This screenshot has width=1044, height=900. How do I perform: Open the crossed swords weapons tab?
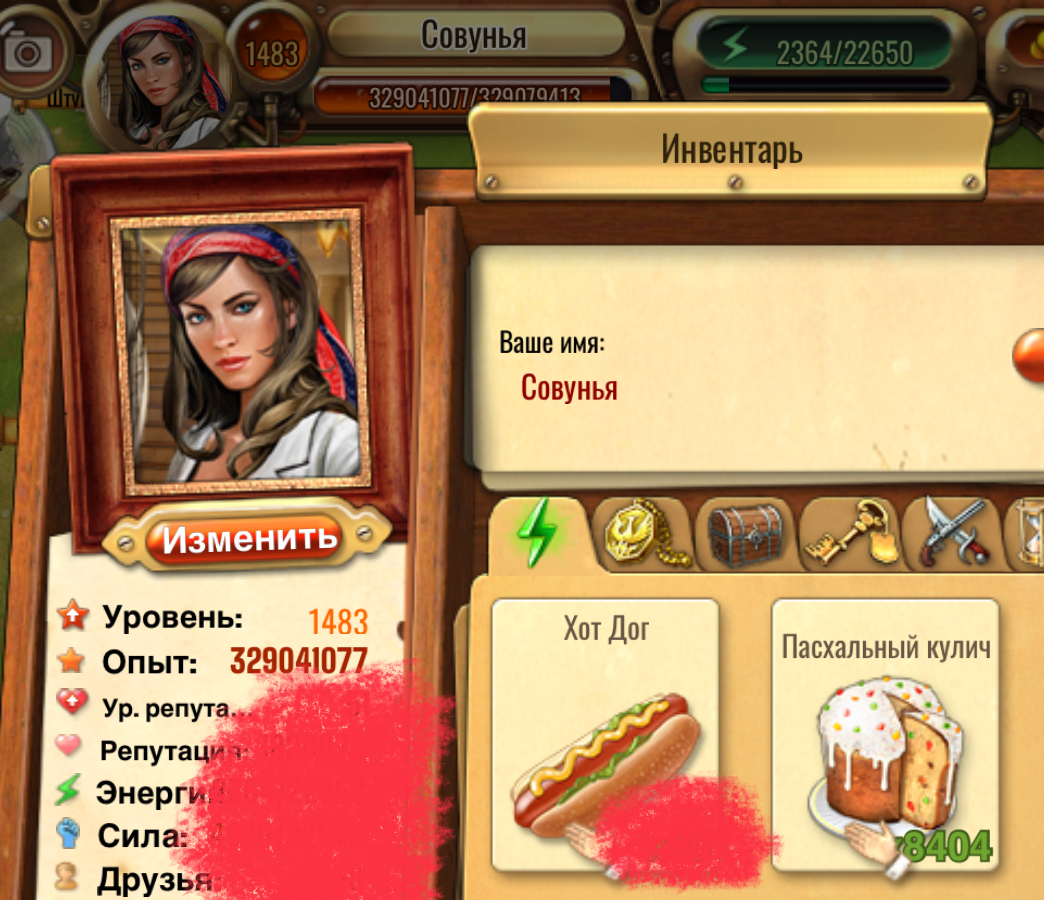pos(954,534)
